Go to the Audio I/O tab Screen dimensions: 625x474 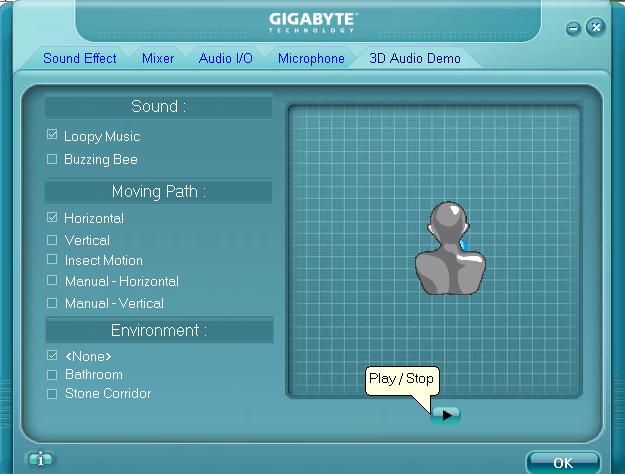pos(226,59)
